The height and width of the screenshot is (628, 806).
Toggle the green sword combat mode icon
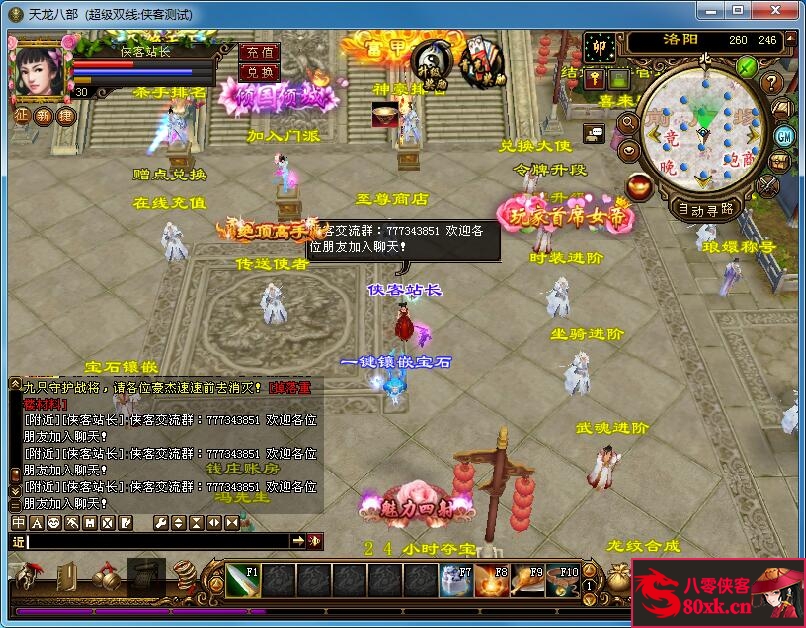(x=746, y=67)
